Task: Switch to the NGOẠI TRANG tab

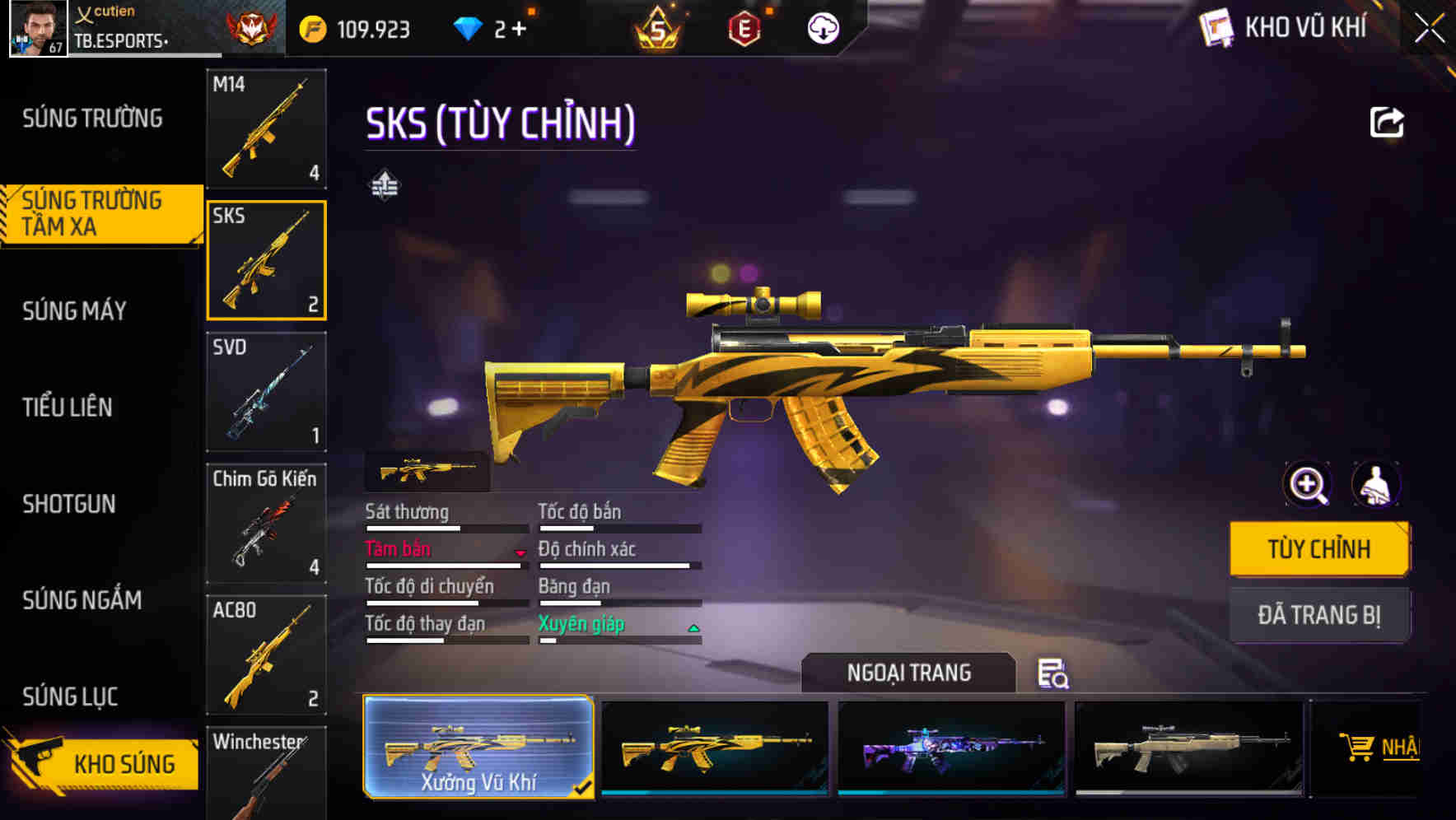Action: (908, 672)
